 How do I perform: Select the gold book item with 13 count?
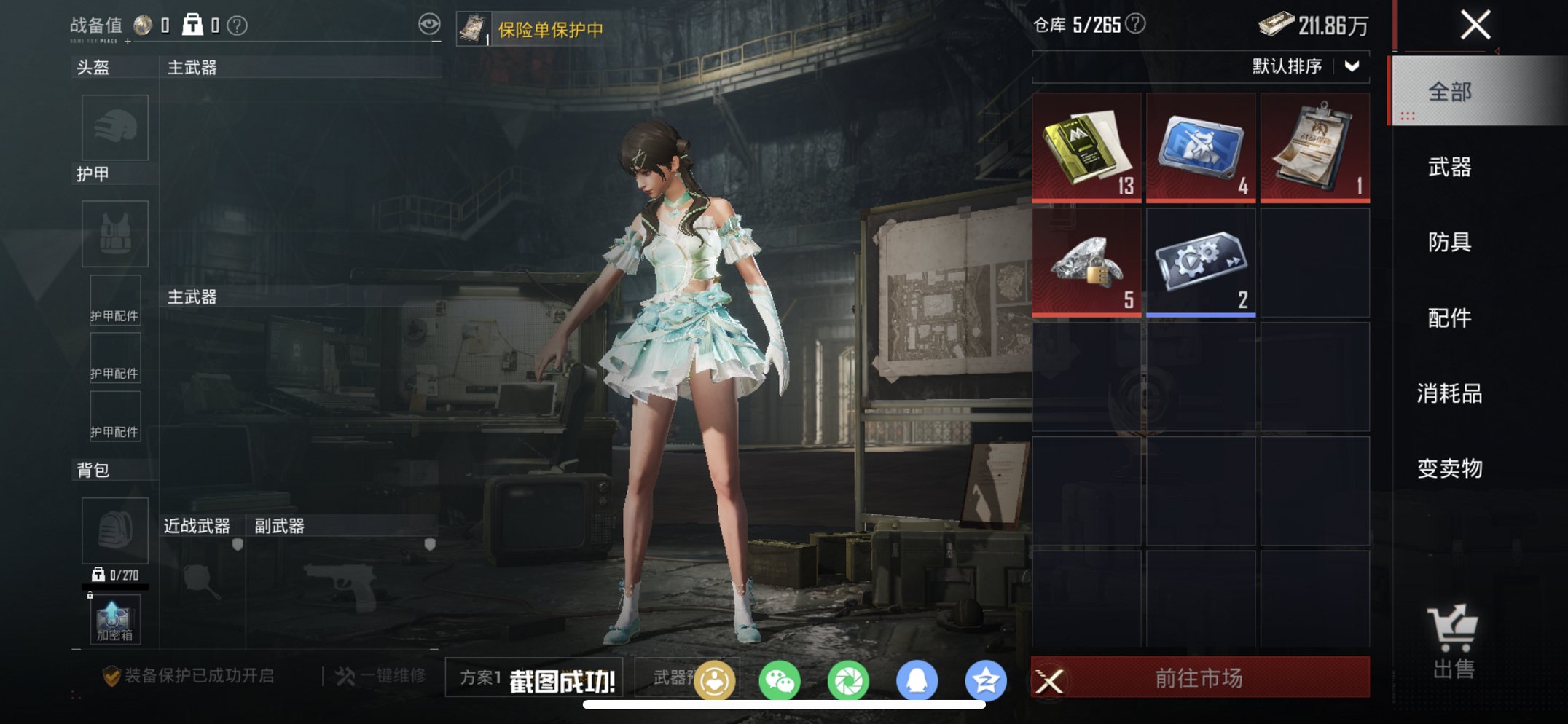[1085, 148]
